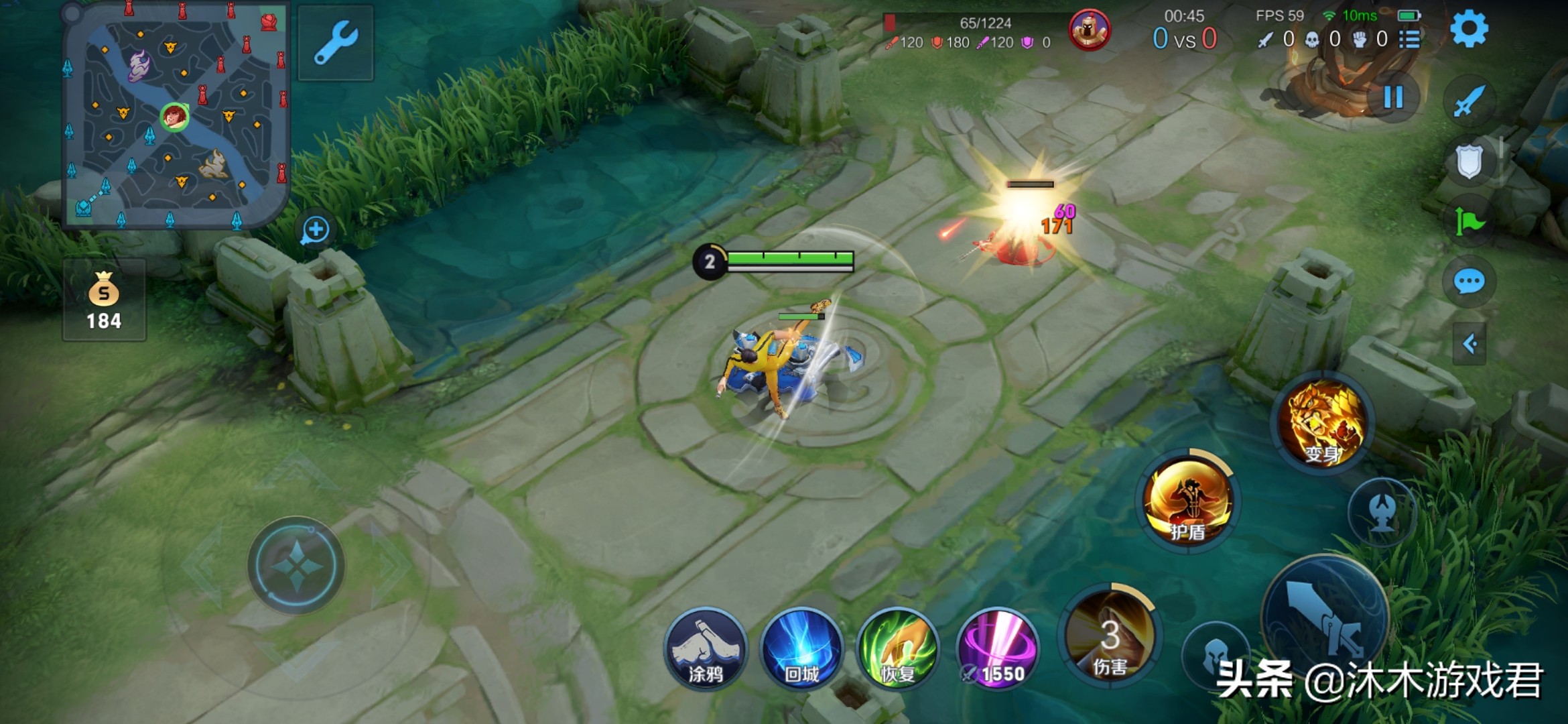Collapse the signal panel with the arrow
Screen dimensions: 1568x724
1469,345
